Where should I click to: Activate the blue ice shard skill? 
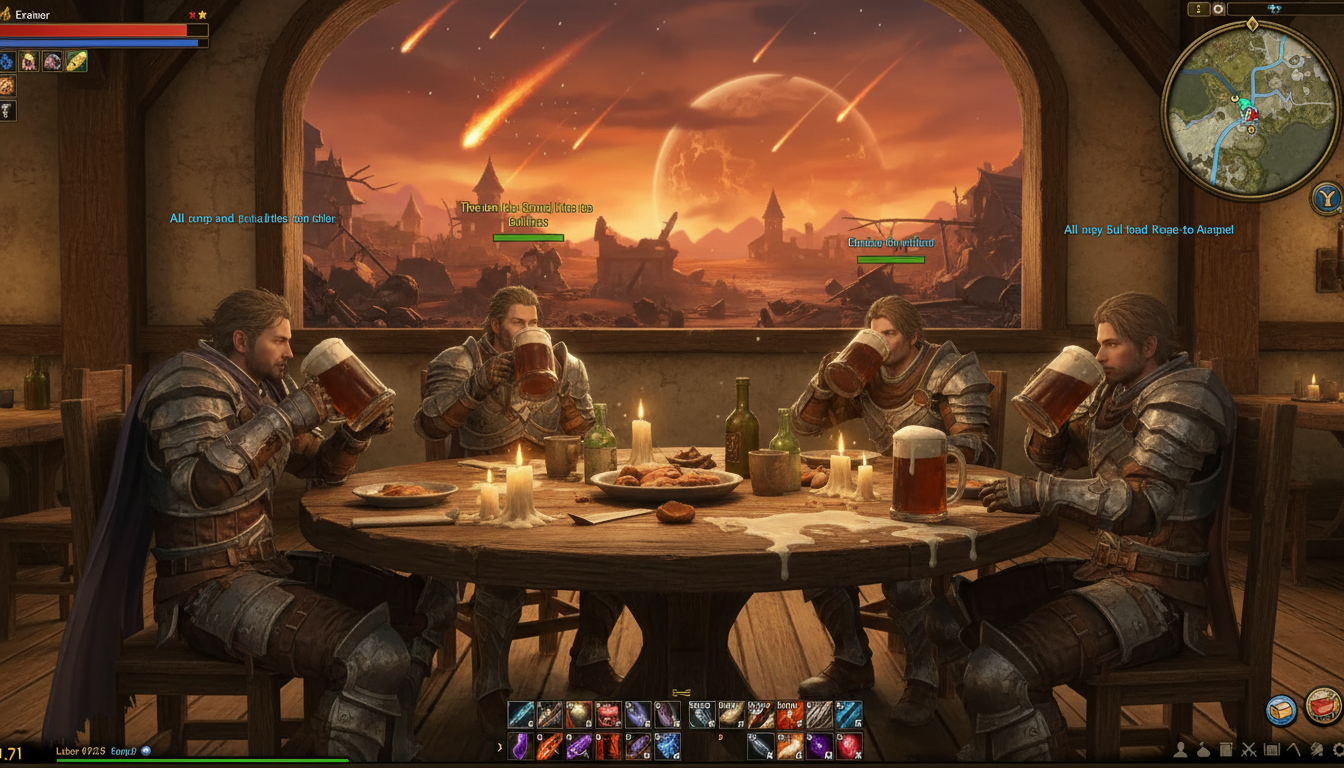point(667,746)
